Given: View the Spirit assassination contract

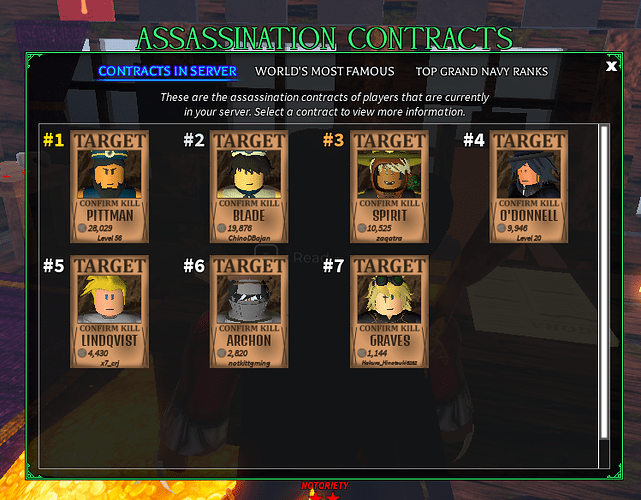Looking at the screenshot, I should click(390, 186).
